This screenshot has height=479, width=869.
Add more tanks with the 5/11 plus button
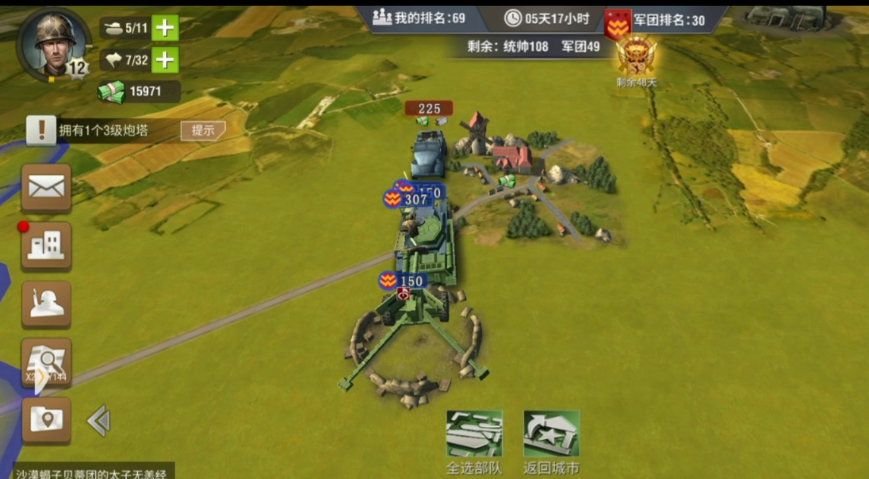pyautogui.click(x=166, y=28)
